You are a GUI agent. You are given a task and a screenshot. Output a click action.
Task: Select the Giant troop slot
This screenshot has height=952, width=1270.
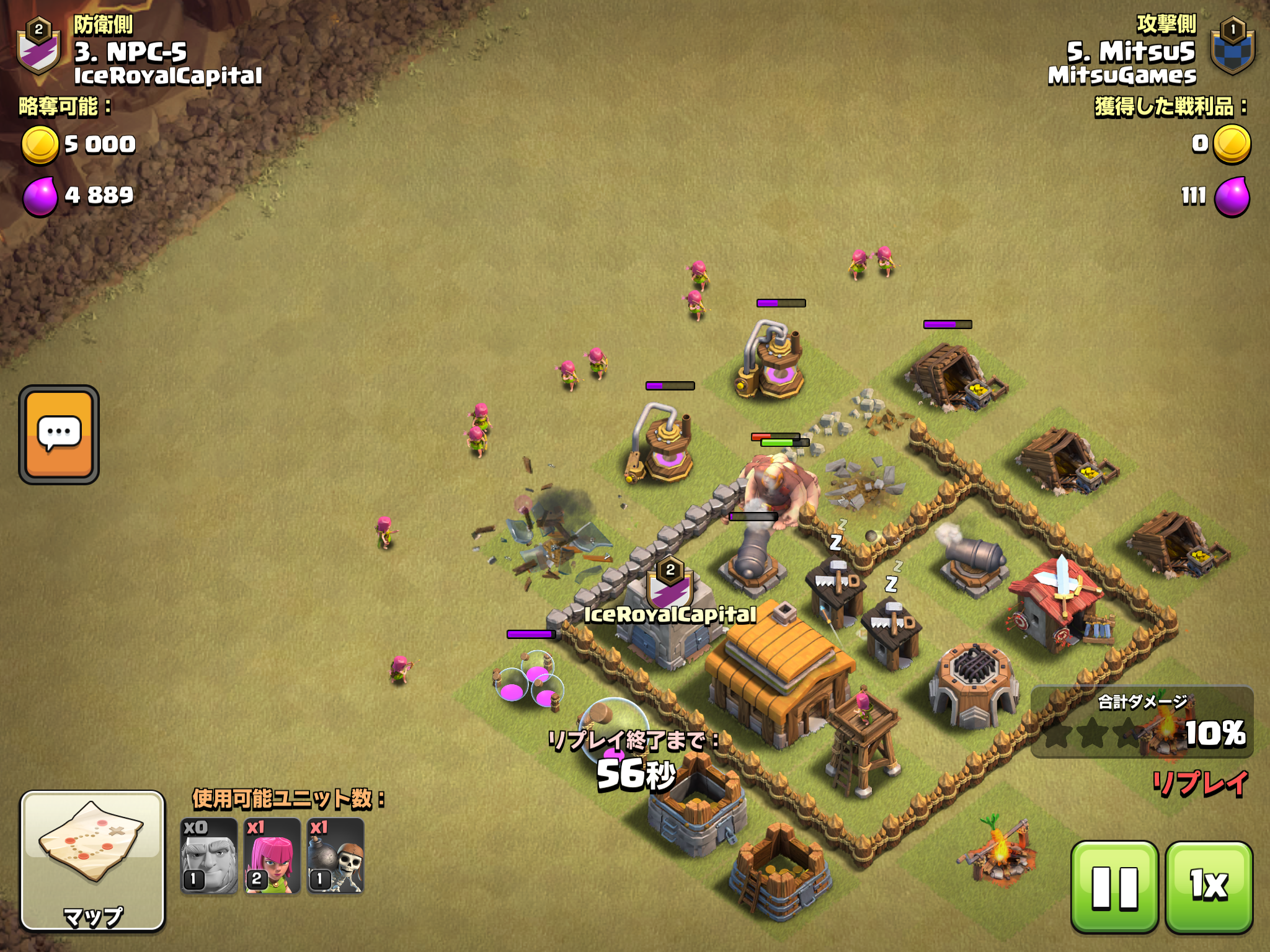209,857
